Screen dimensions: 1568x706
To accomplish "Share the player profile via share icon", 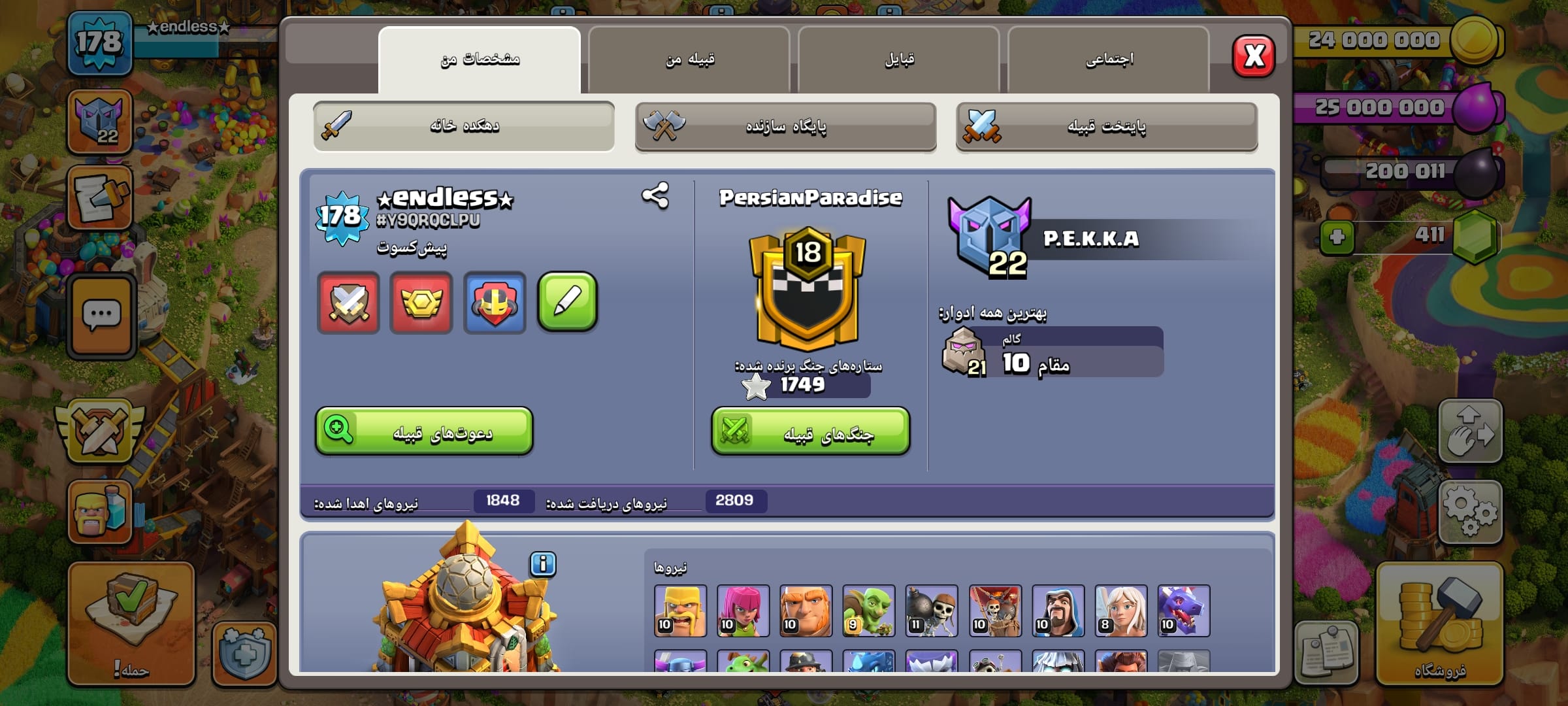I will pyautogui.click(x=655, y=195).
